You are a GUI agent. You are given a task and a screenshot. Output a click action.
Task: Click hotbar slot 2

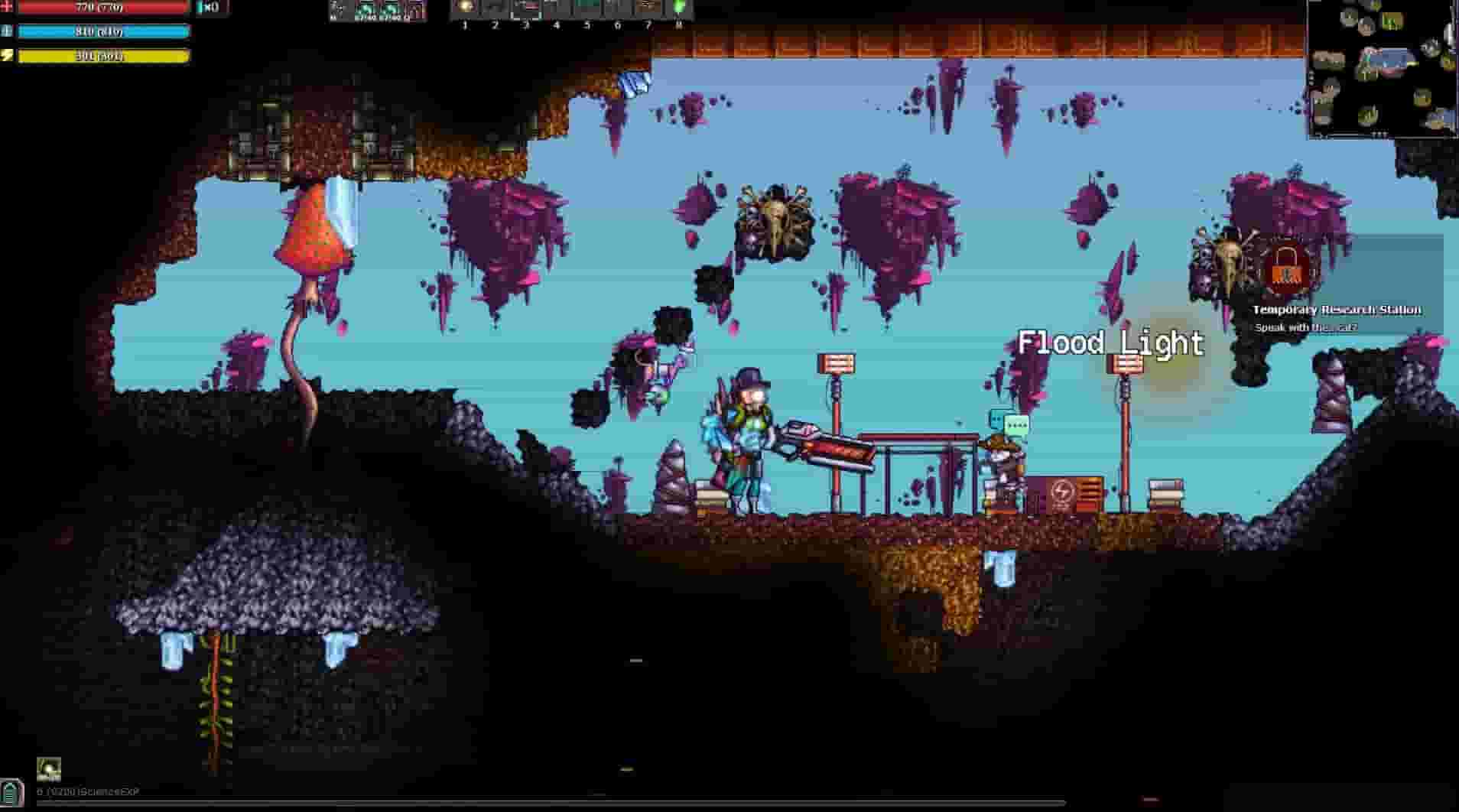(495, 9)
